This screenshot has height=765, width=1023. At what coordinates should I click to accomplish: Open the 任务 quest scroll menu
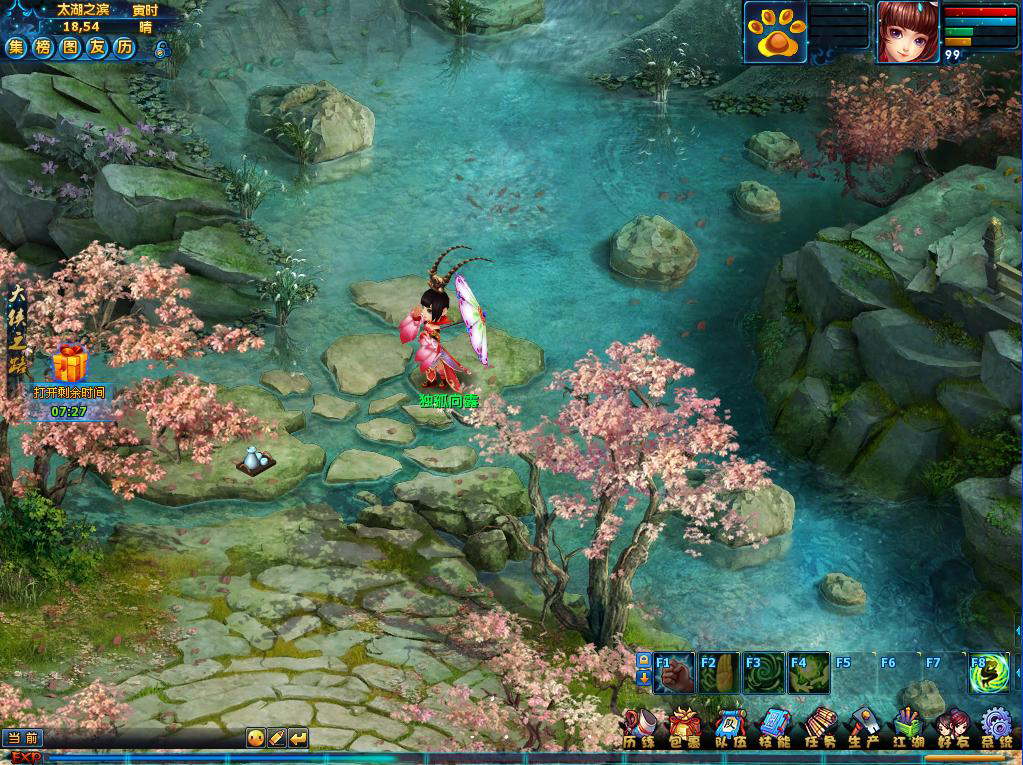820,729
